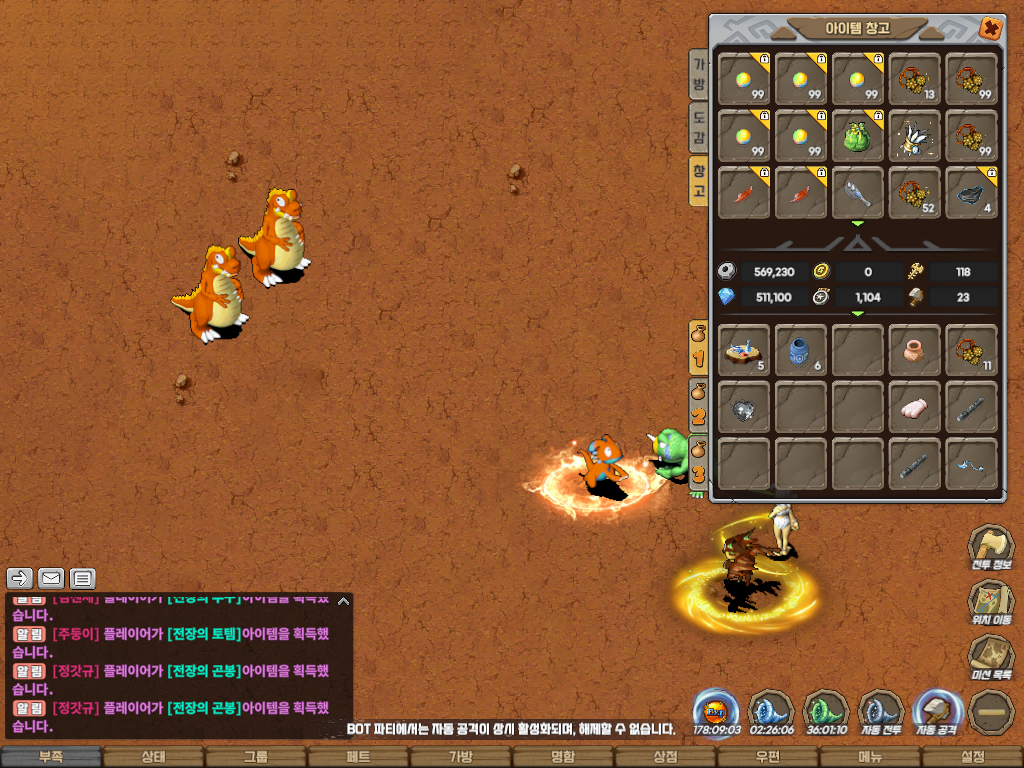Open the 펫 pet menu
1024x768 pixels.
tap(358, 757)
